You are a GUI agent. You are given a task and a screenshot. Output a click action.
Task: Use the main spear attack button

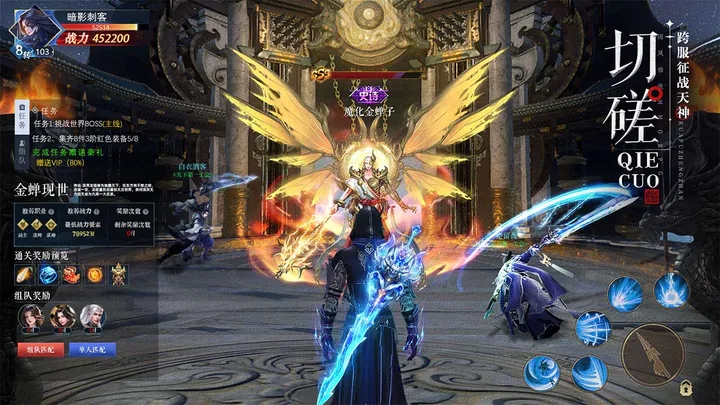pyautogui.click(x=652, y=353)
